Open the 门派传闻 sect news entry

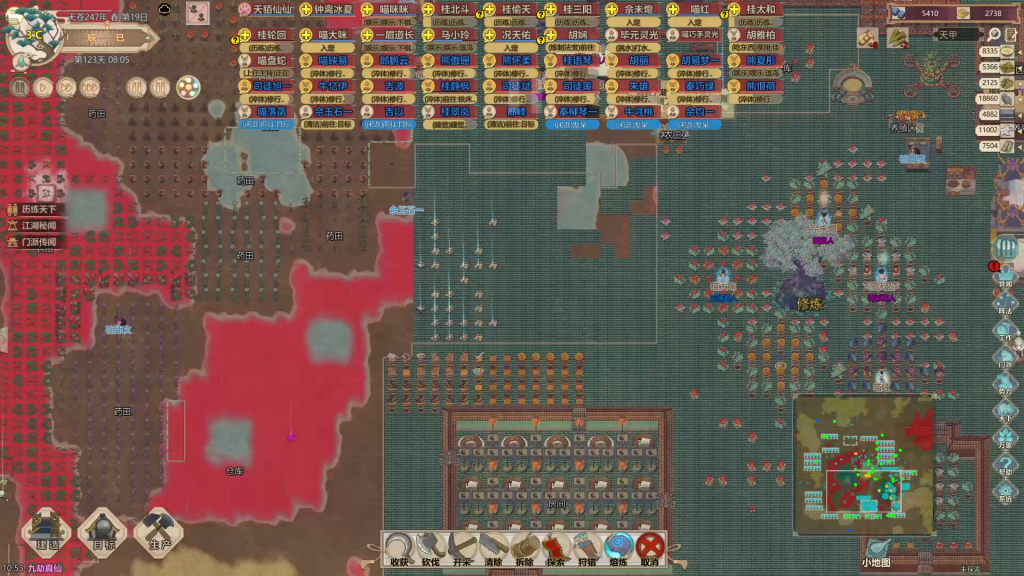(39, 242)
